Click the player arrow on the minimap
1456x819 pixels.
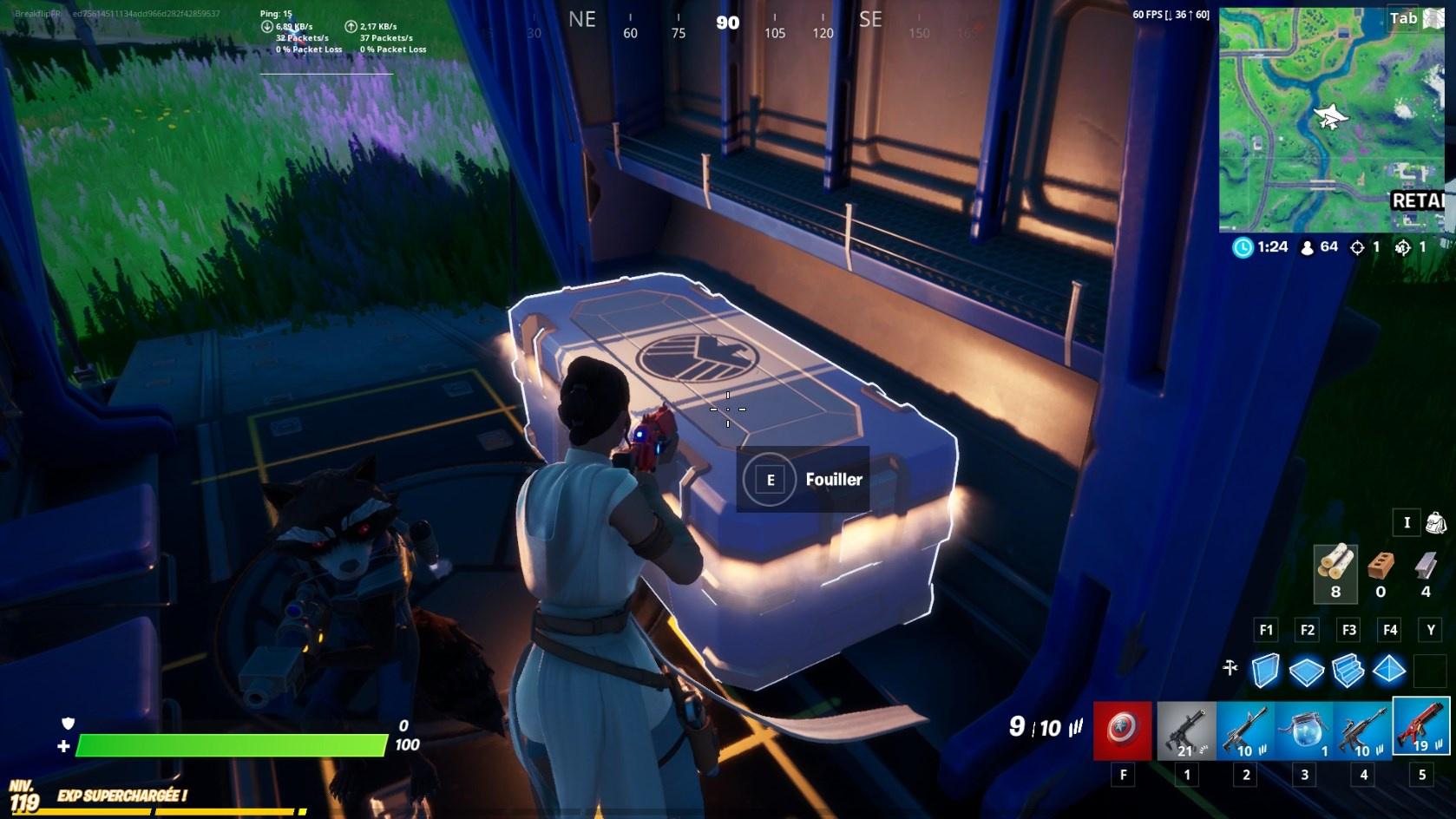[x=1332, y=118]
